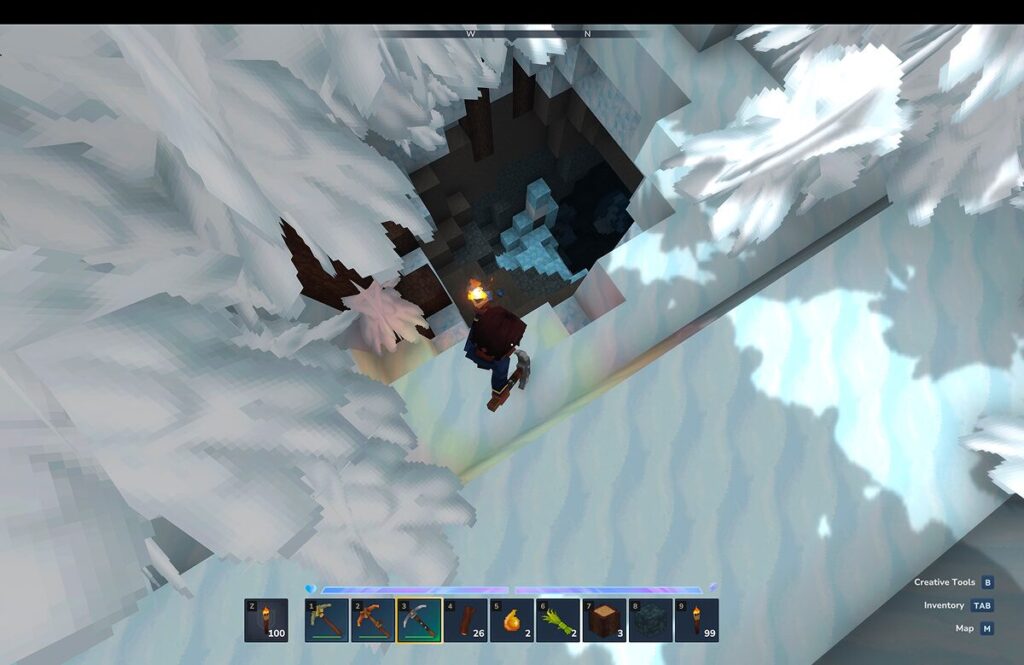Choose the torch stack of 99 in slot 9

(697, 620)
